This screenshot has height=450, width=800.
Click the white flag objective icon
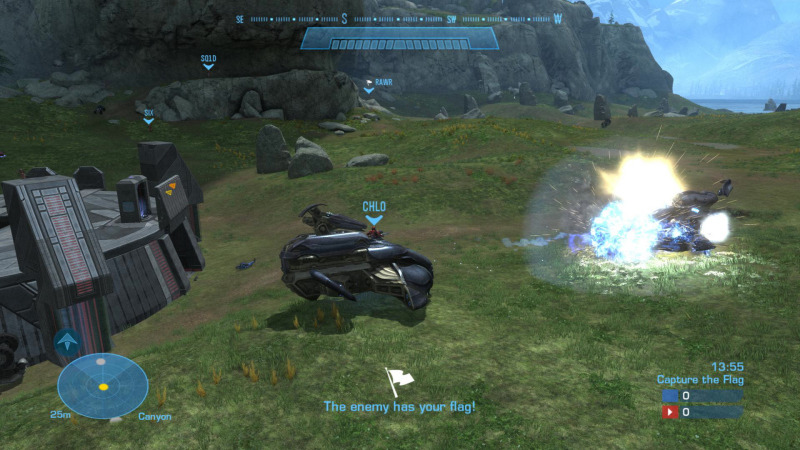click(x=399, y=381)
